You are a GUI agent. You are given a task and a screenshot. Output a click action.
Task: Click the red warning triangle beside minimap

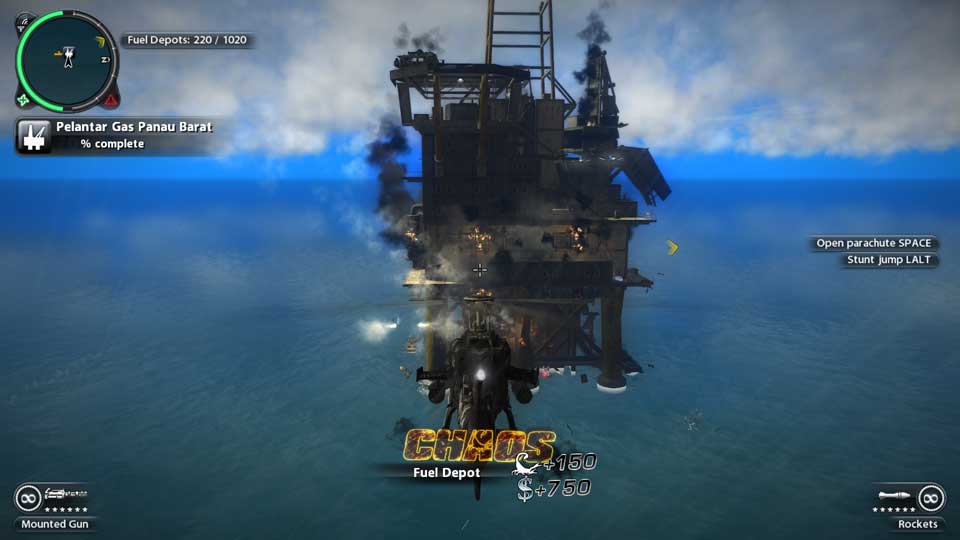click(111, 100)
